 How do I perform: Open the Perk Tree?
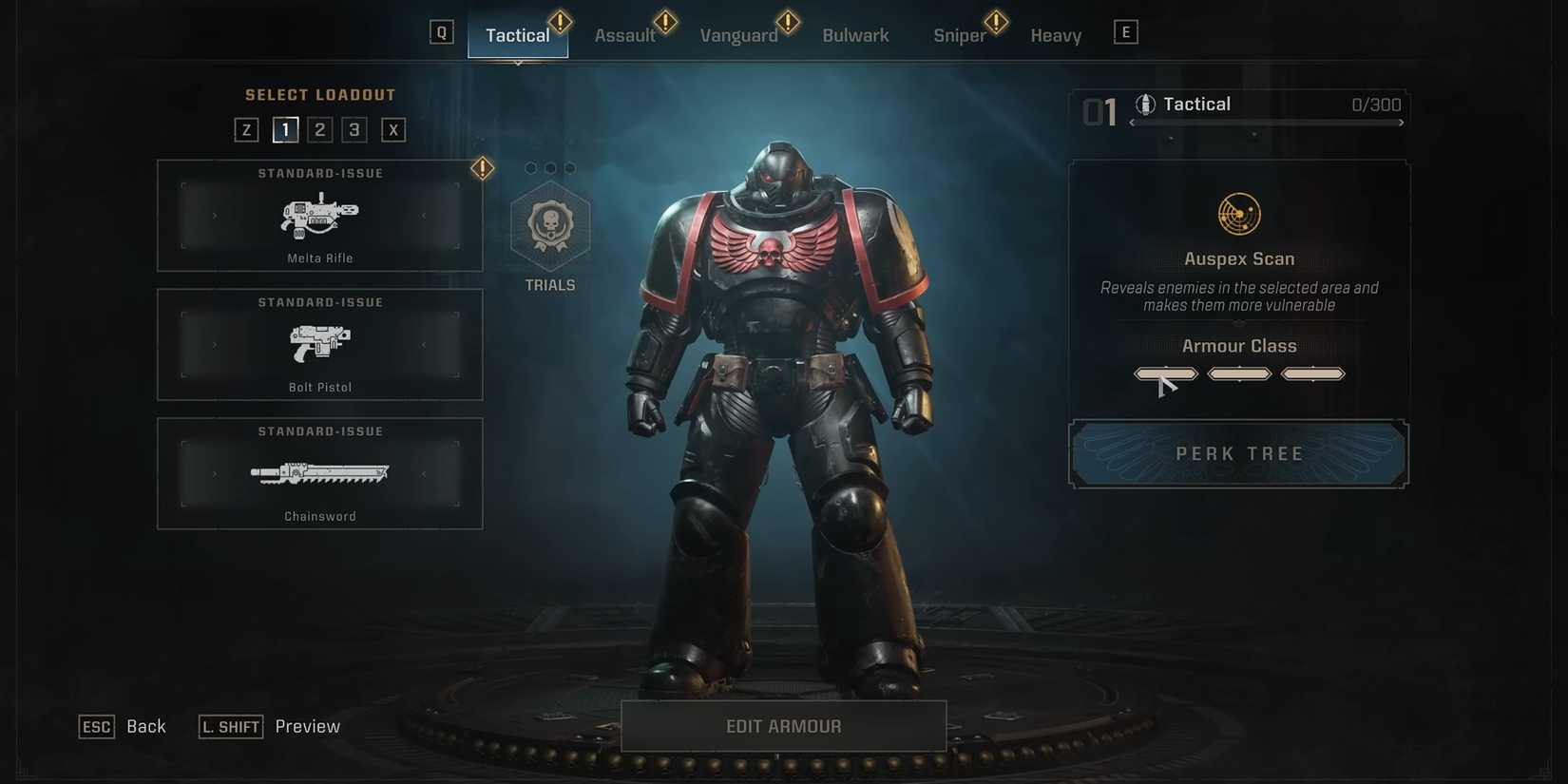pyautogui.click(x=1238, y=453)
